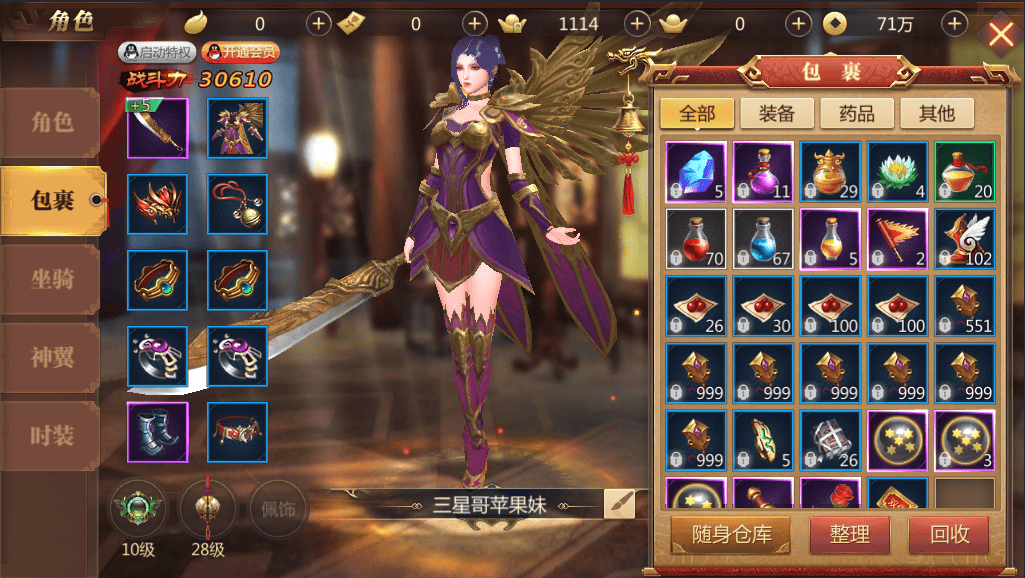Go to the 时装 fashion tab
1025x578 pixels.
point(52,435)
